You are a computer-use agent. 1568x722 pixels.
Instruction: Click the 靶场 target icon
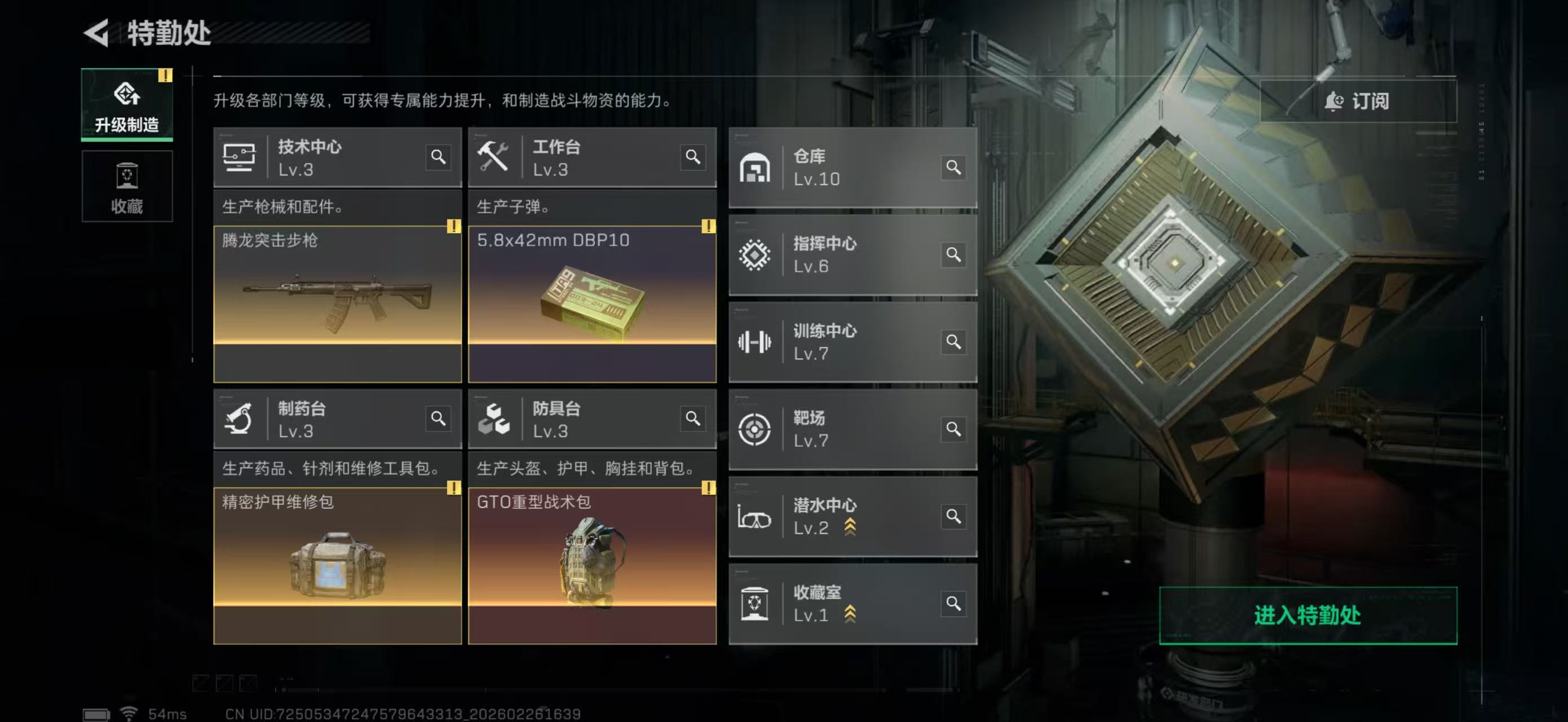tap(755, 429)
